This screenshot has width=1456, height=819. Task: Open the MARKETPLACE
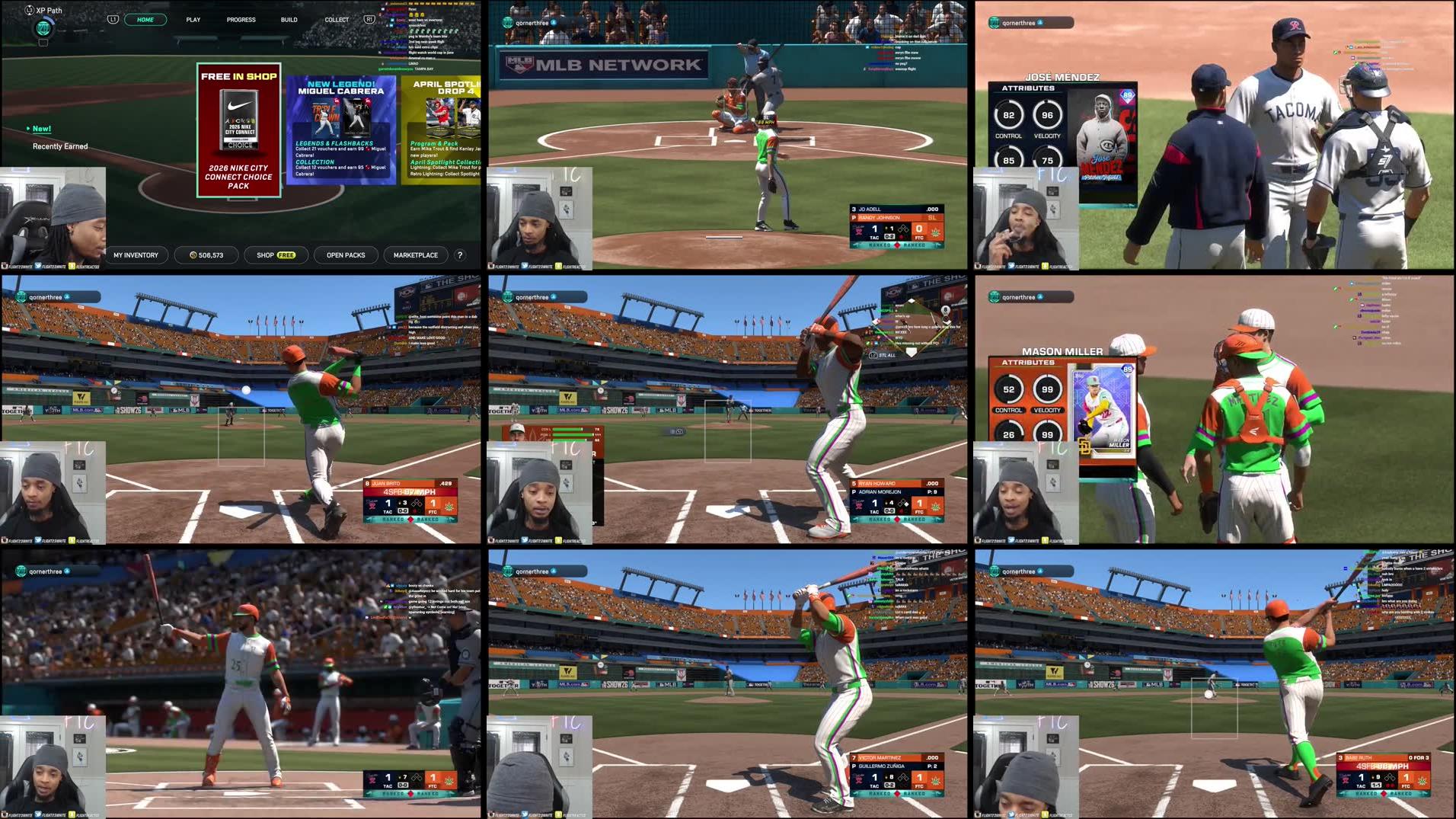[x=415, y=254]
